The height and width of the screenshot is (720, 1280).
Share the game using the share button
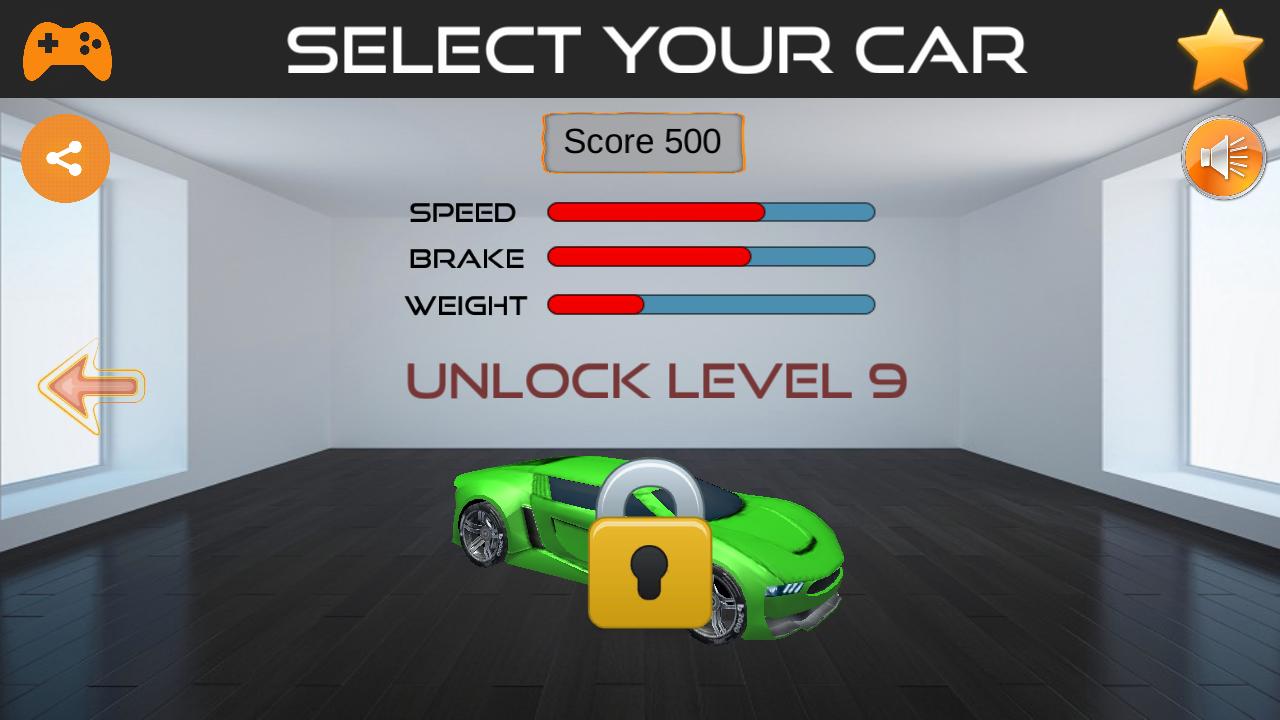[65, 158]
